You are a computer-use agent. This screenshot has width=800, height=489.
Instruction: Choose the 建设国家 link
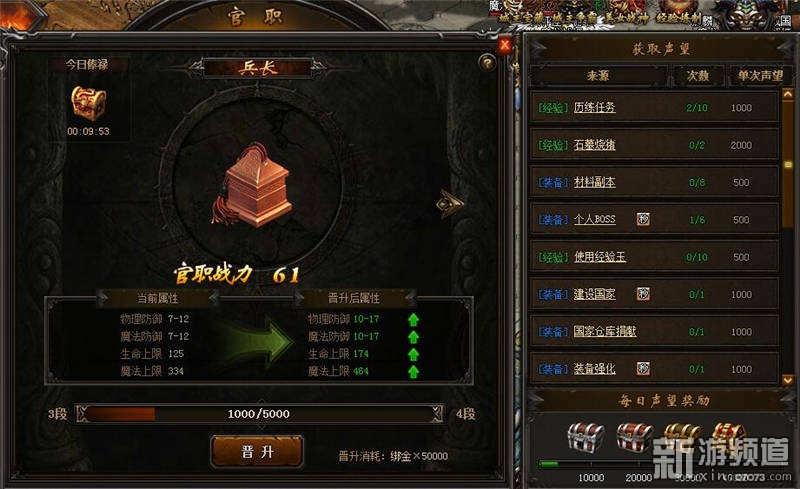pyautogui.click(x=594, y=295)
